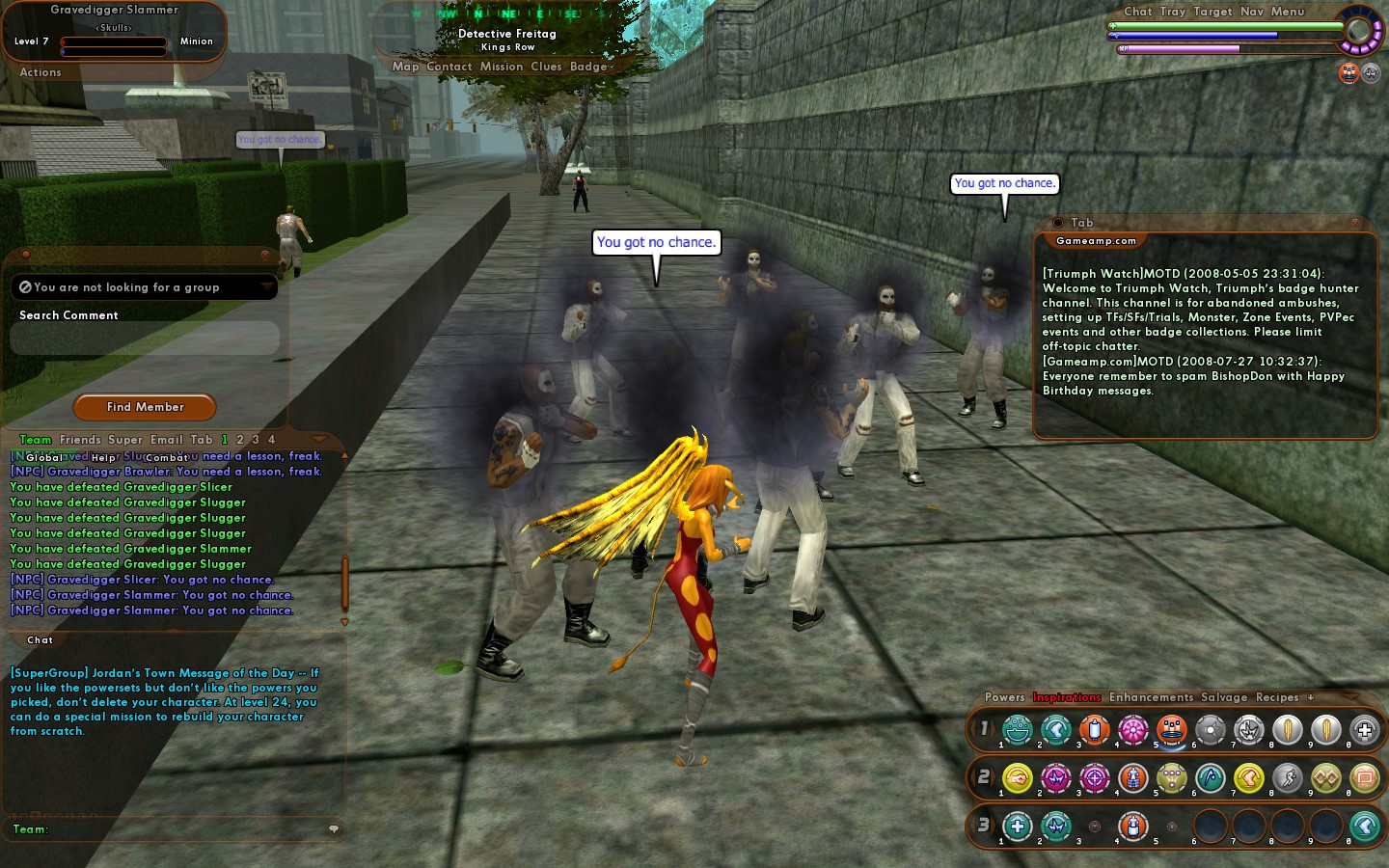Viewport: 1389px width, 868px height.
Task: Switch to the Salvage tab
Action: (1224, 697)
